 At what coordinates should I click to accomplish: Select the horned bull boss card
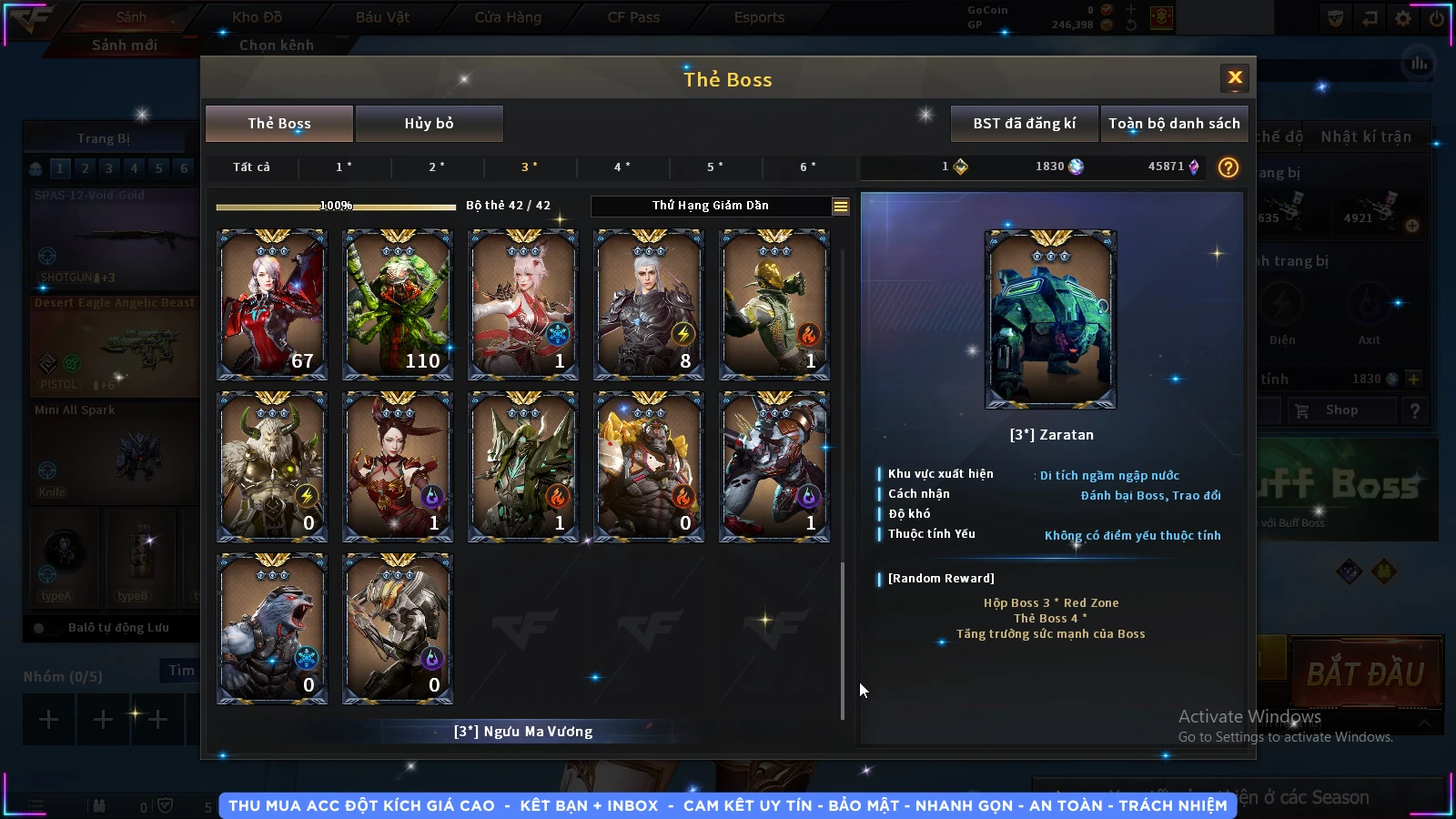(x=271, y=467)
